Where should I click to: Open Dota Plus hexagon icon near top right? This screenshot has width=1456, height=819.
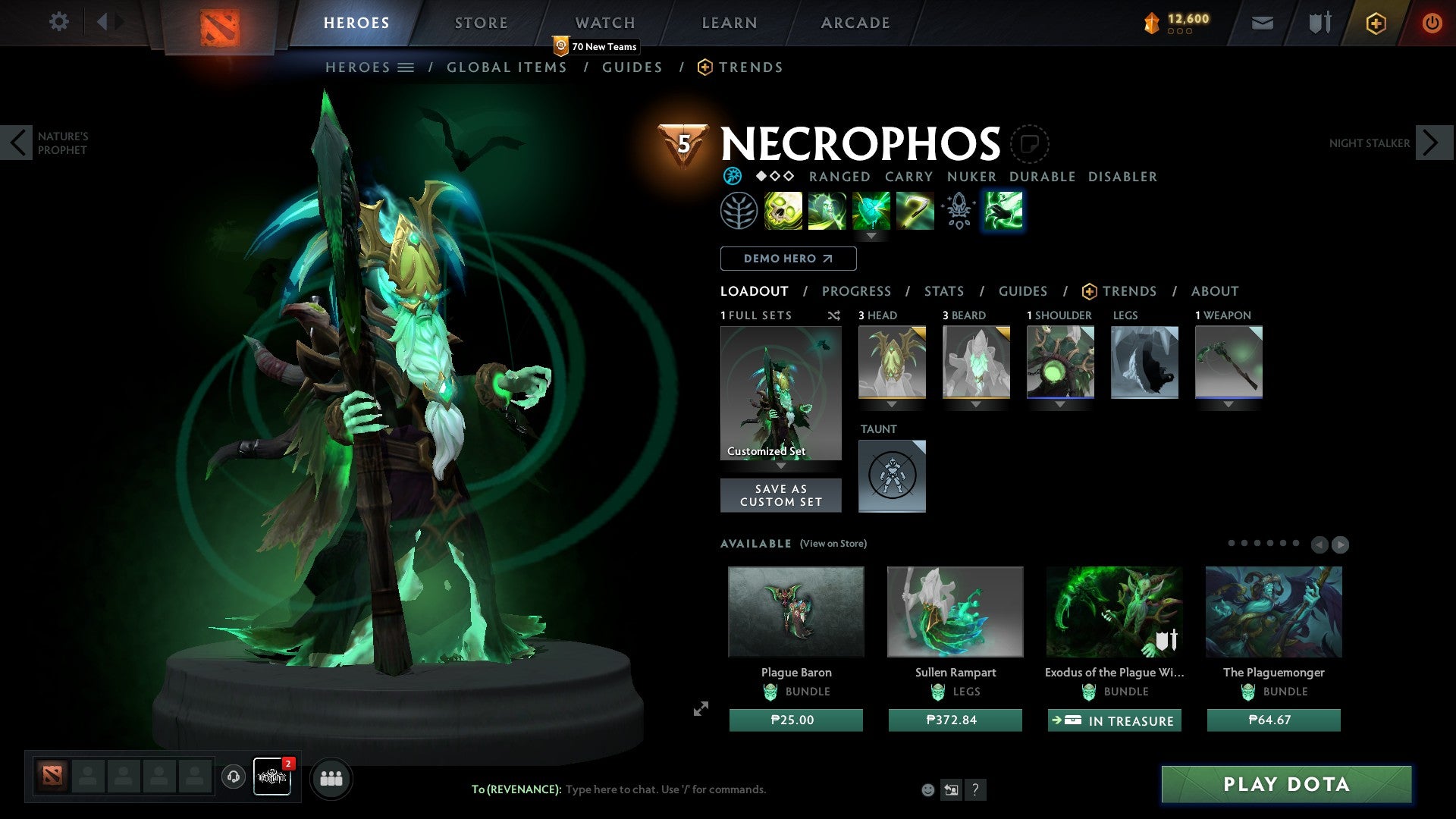pyautogui.click(x=1375, y=23)
